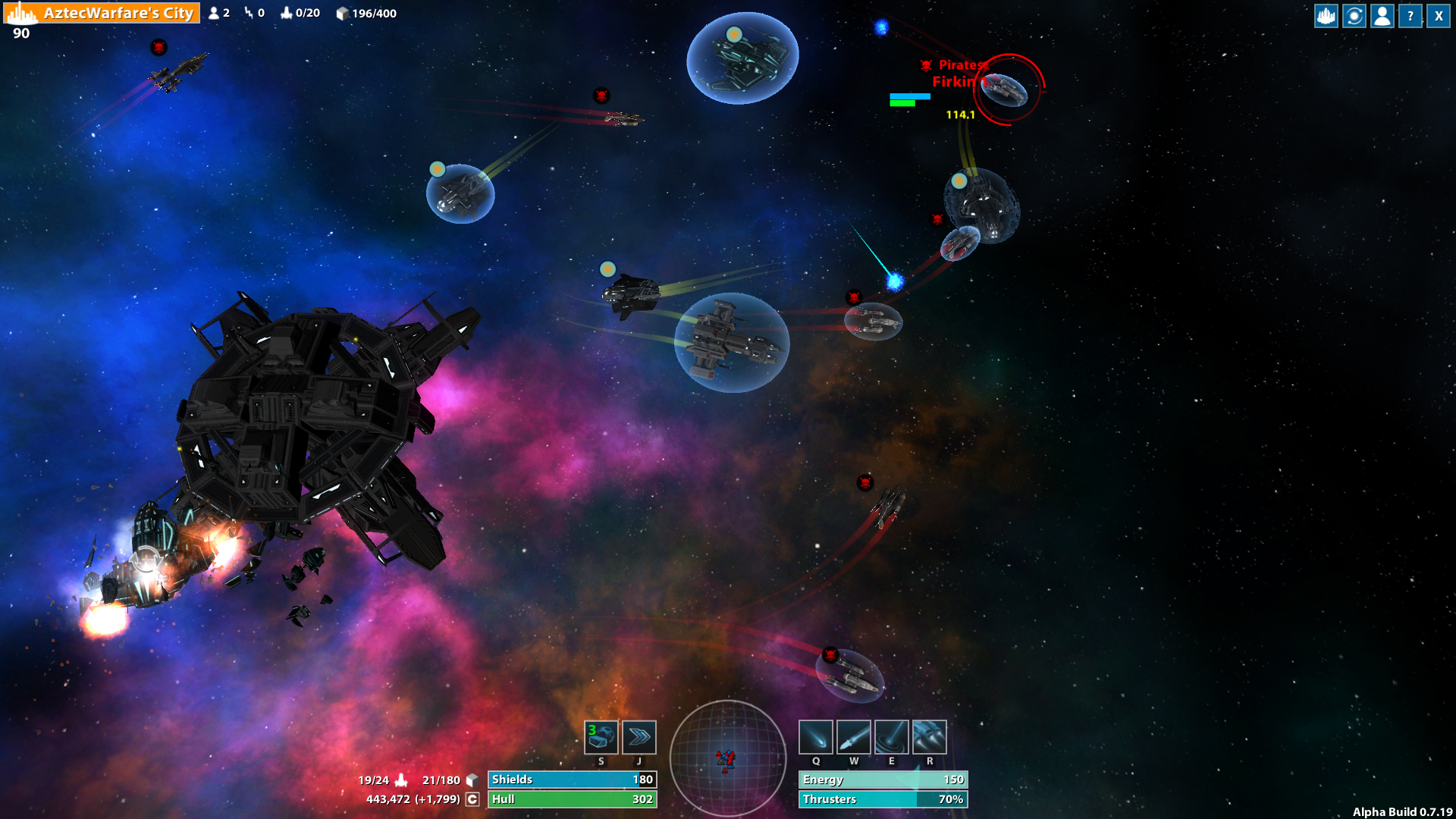Image resolution: width=1456 pixels, height=819 pixels.
Task: Select the Q missile ability icon
Action: pyautogui.click(x=816, y=736)
